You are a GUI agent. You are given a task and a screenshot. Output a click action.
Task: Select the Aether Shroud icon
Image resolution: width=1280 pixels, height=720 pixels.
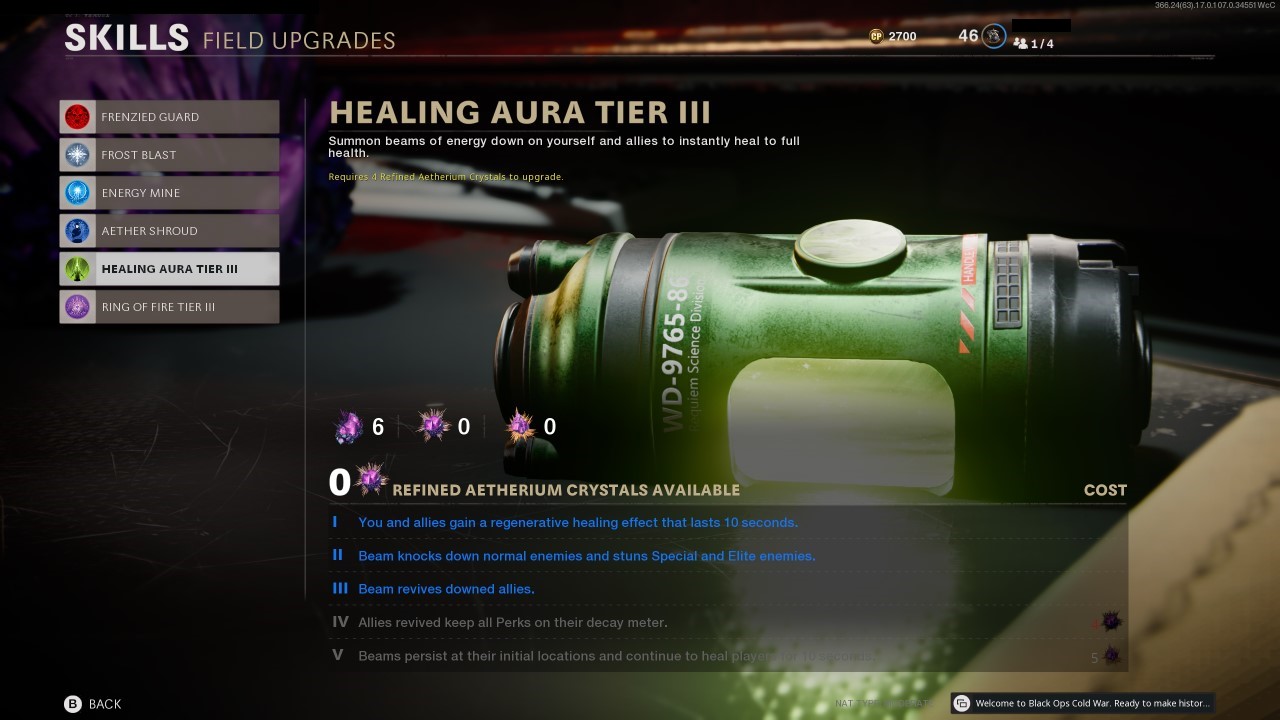coord(77,230)
